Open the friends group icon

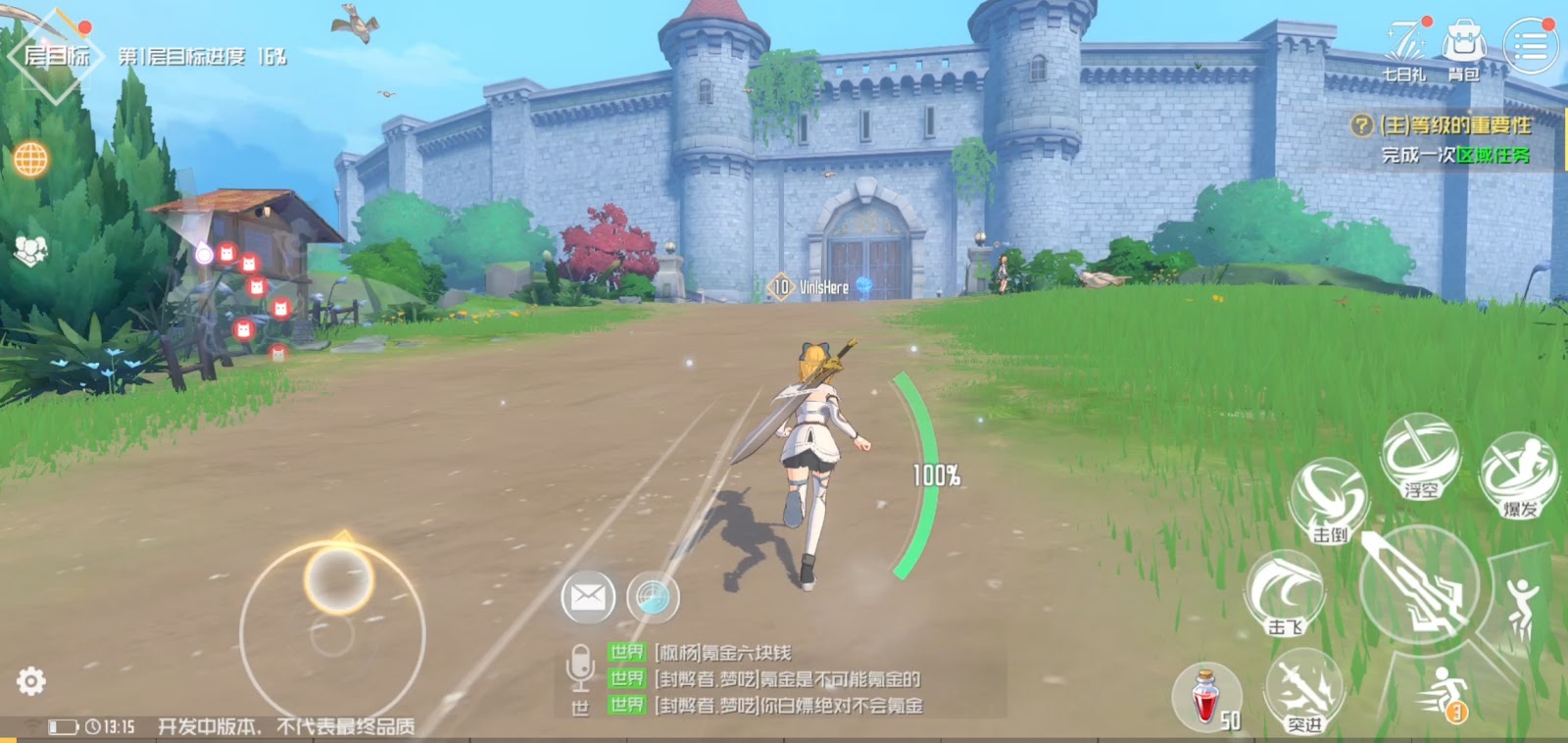click(30, 251)
